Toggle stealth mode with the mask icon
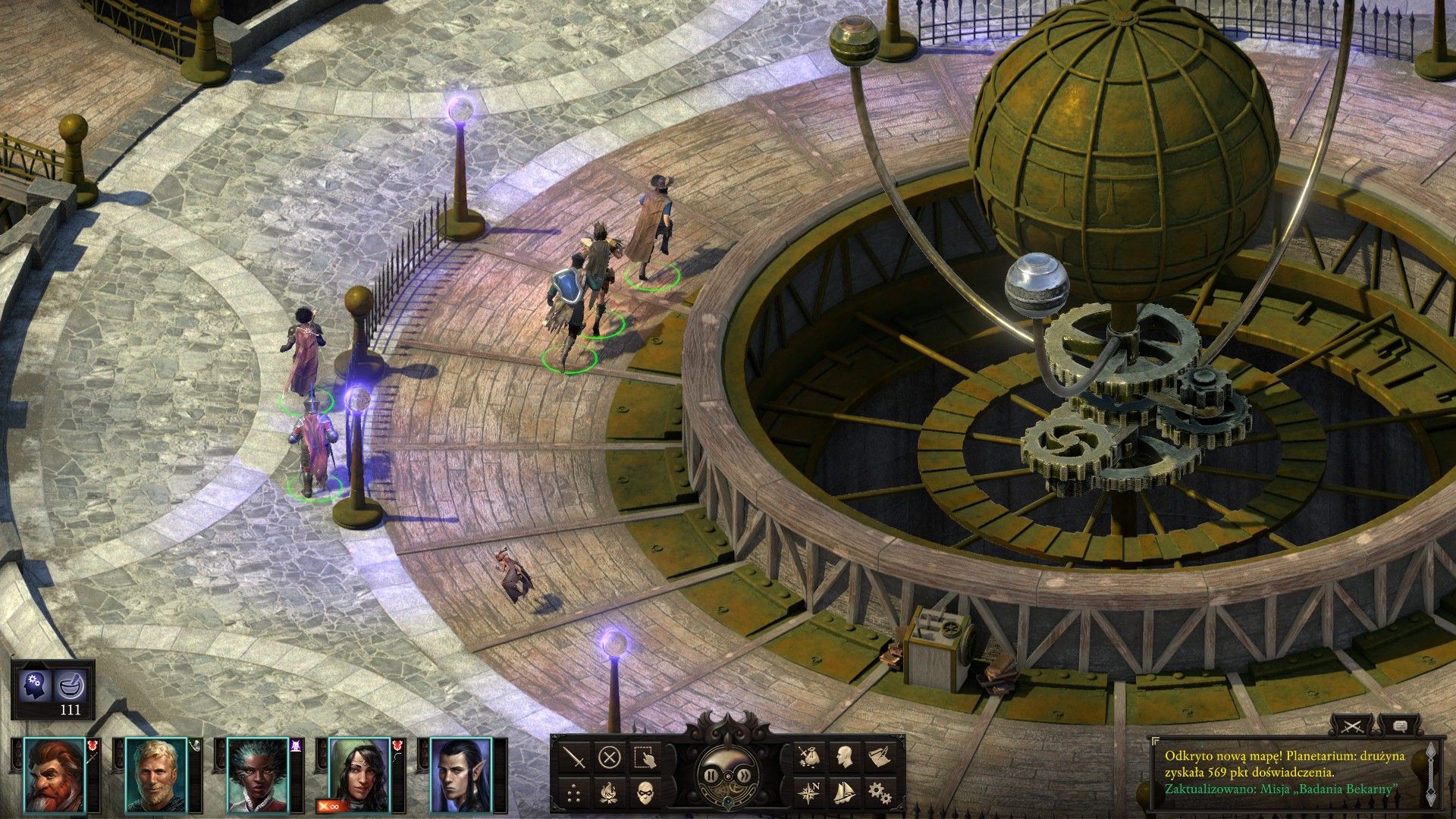 click(x=645, y=793)
